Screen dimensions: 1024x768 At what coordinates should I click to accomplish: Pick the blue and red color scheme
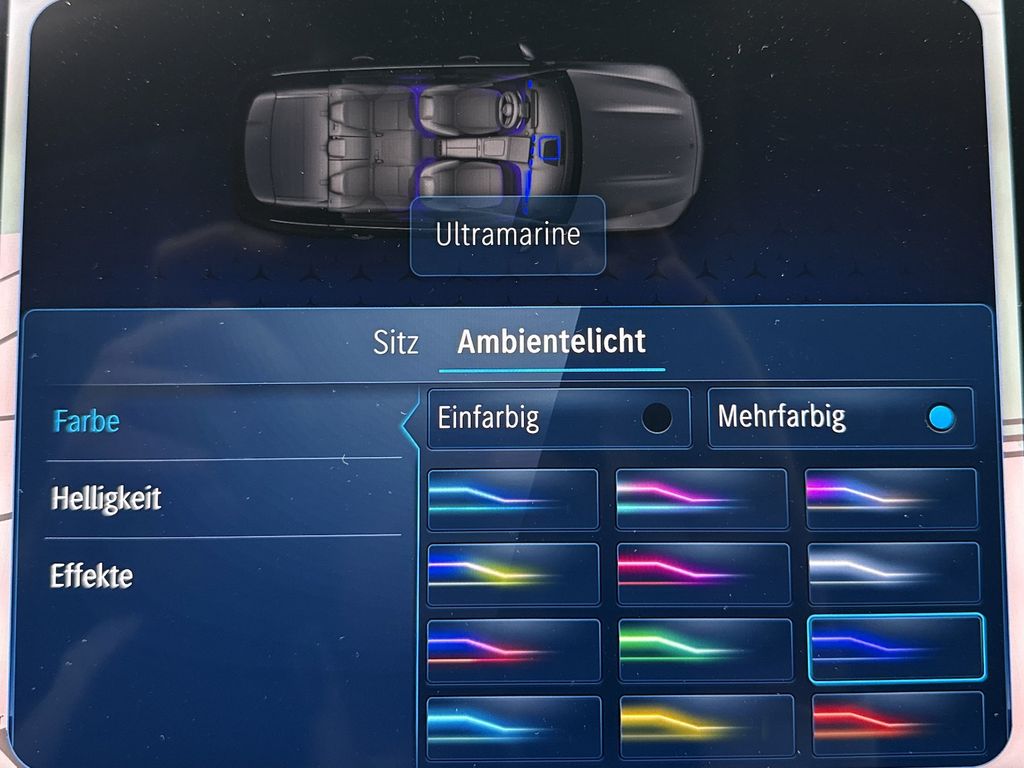[513, 651]
